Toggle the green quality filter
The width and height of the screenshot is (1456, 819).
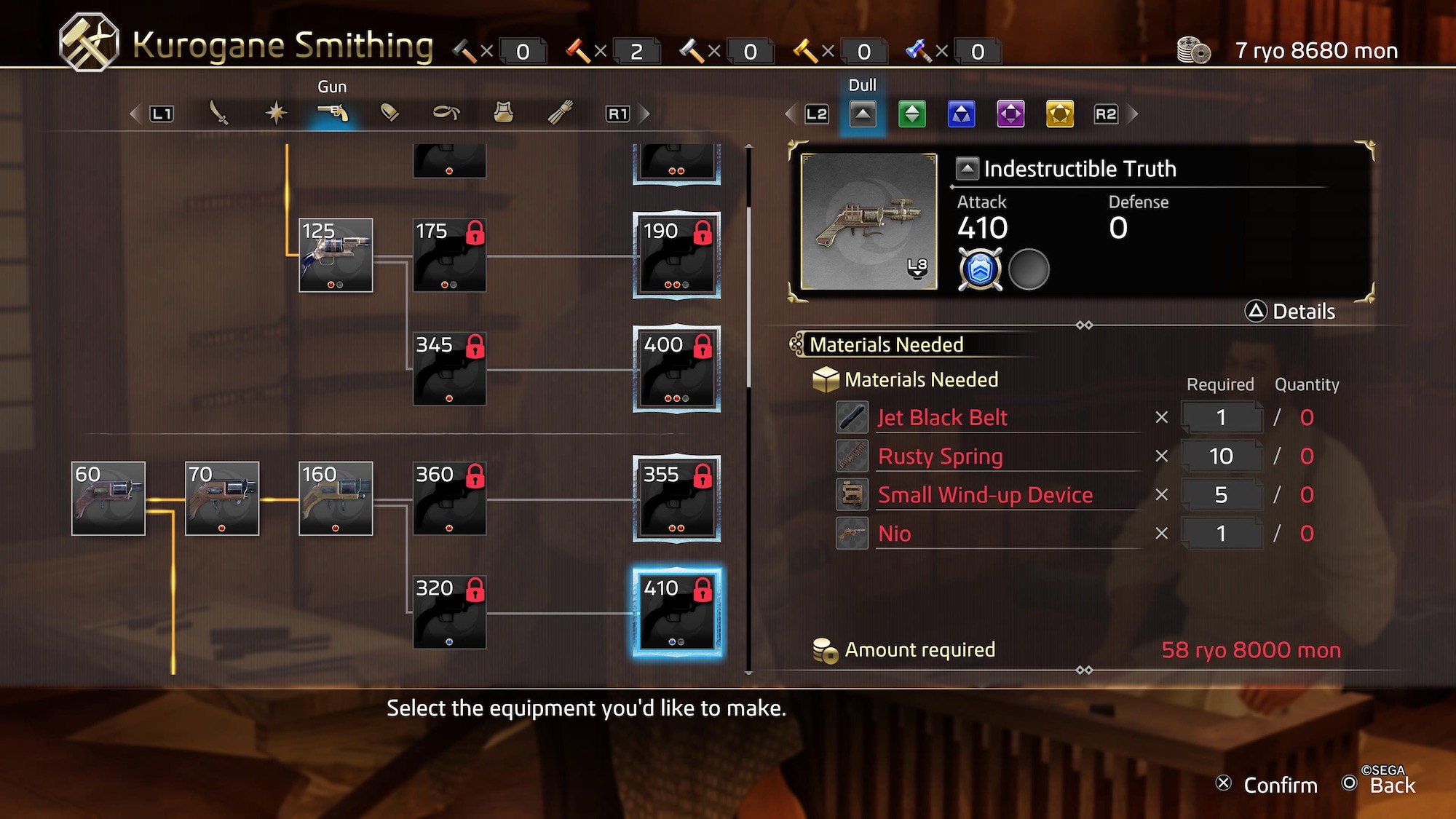coord(912,114)
